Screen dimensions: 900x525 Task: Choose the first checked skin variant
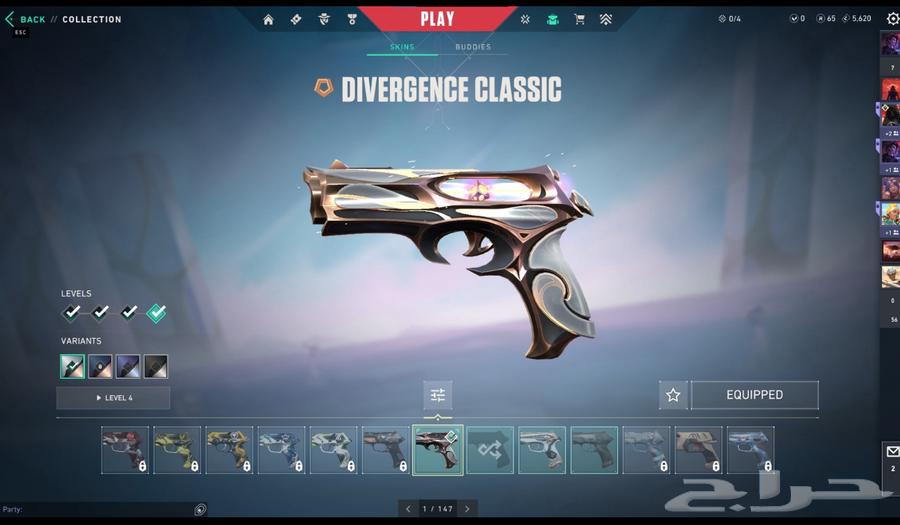coord(72,366)
